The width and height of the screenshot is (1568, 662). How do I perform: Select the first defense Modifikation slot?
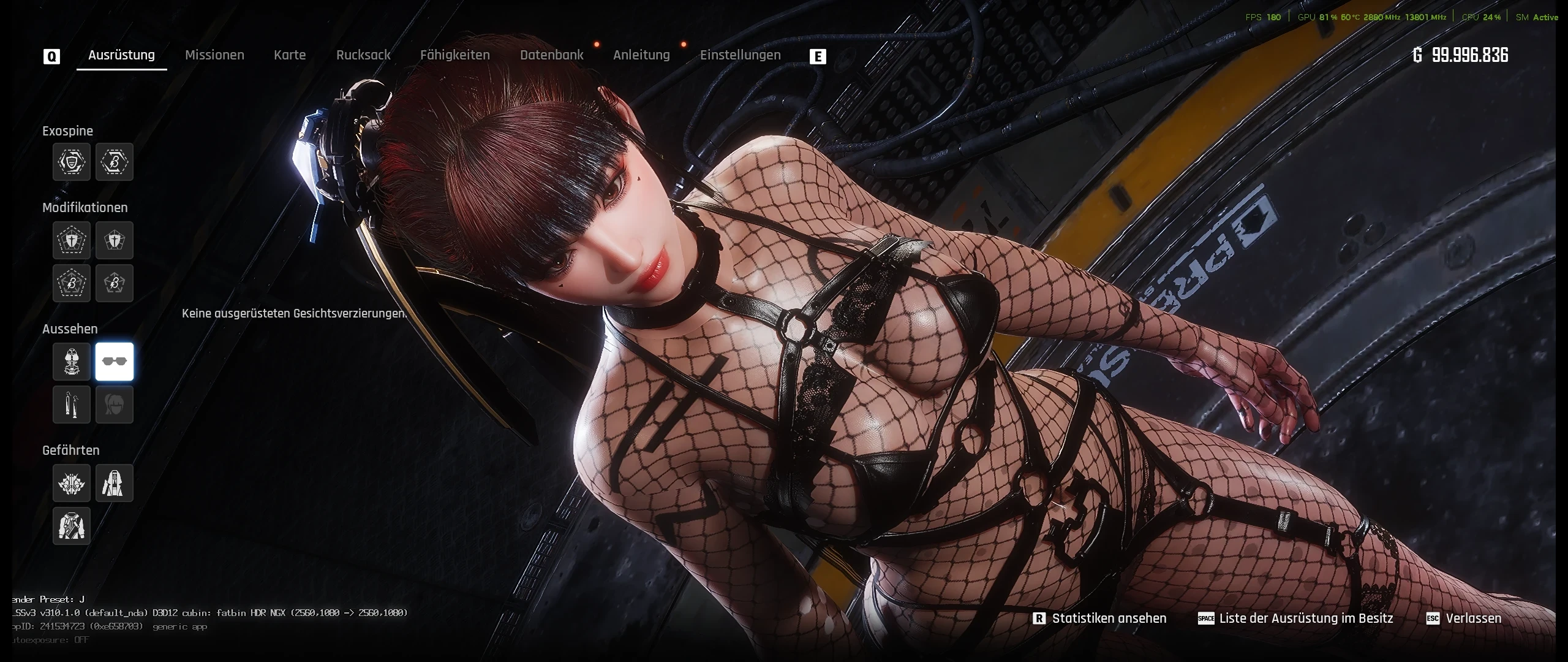[x=71, y=240]
